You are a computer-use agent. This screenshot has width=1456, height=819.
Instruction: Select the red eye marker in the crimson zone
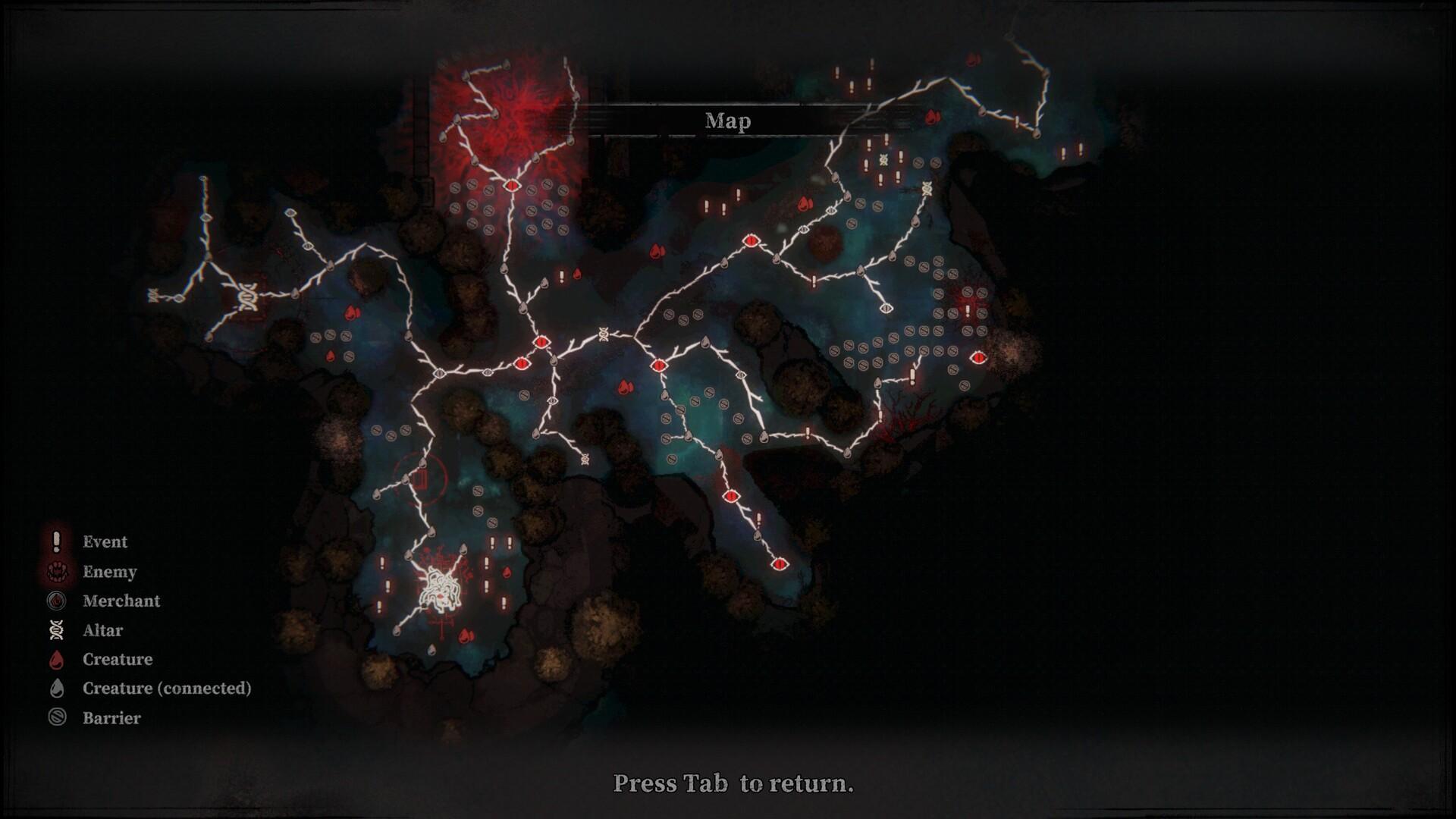511,185
